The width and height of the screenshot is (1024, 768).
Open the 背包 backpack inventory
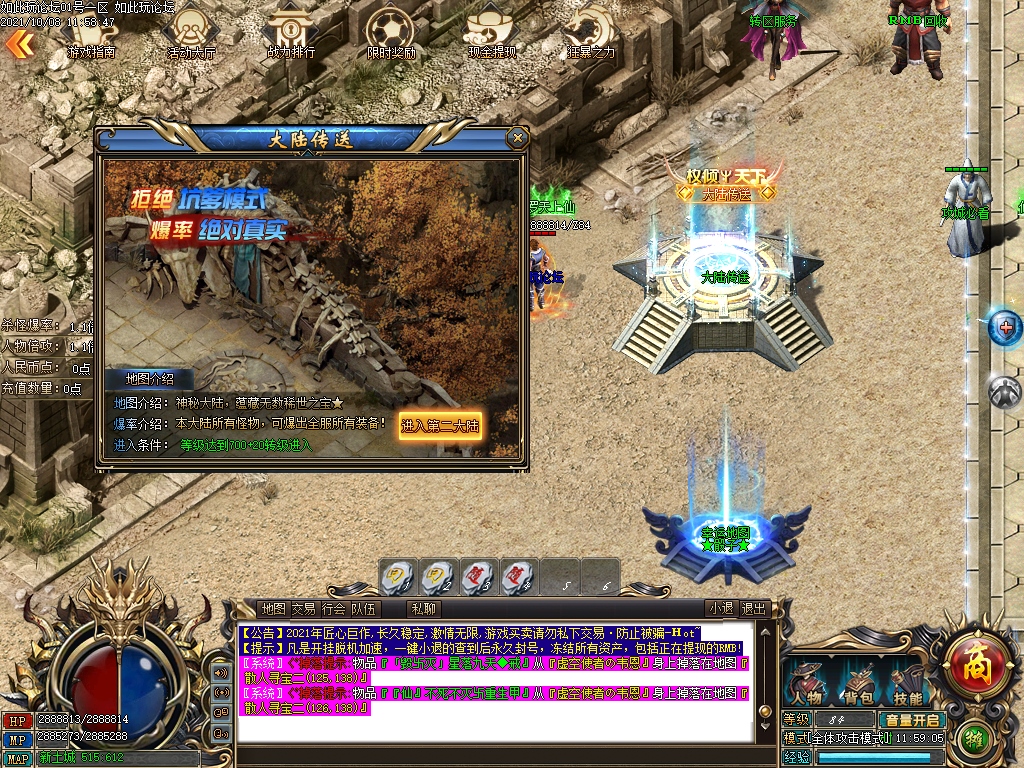pyautogui.click(x=858, y=684)
